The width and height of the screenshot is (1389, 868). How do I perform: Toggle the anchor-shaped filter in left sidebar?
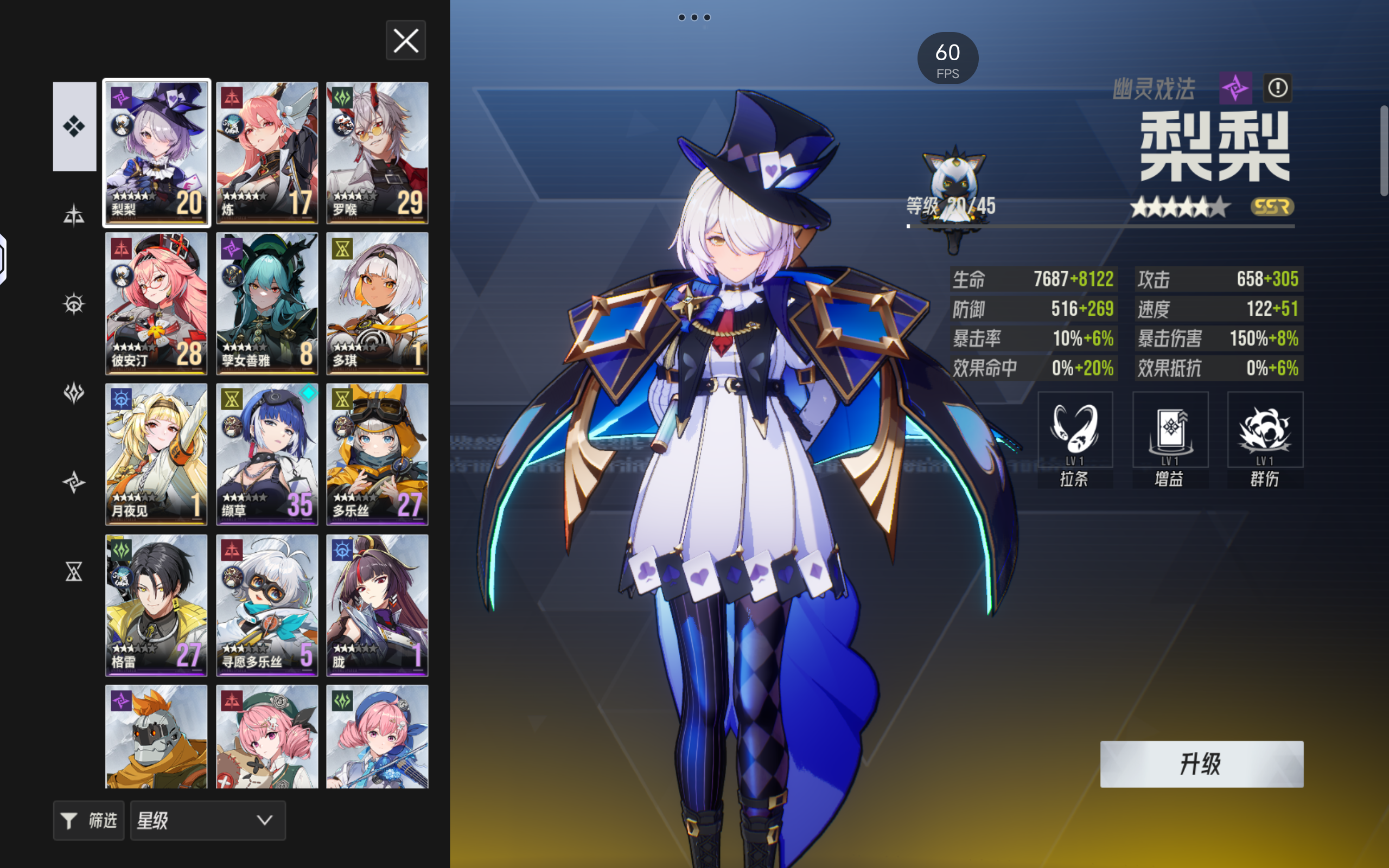click(74, 215)
